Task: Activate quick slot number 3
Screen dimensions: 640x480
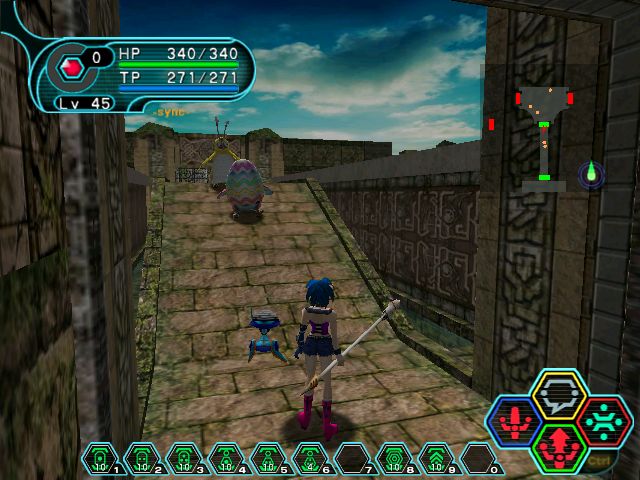Action: pyautogui.click(x=184, y=458)
